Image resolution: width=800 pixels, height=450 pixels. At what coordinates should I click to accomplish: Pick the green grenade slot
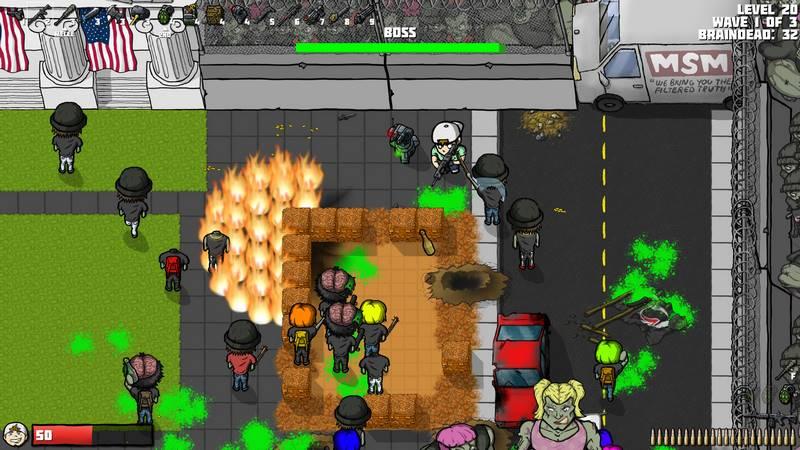coord(164,13)
